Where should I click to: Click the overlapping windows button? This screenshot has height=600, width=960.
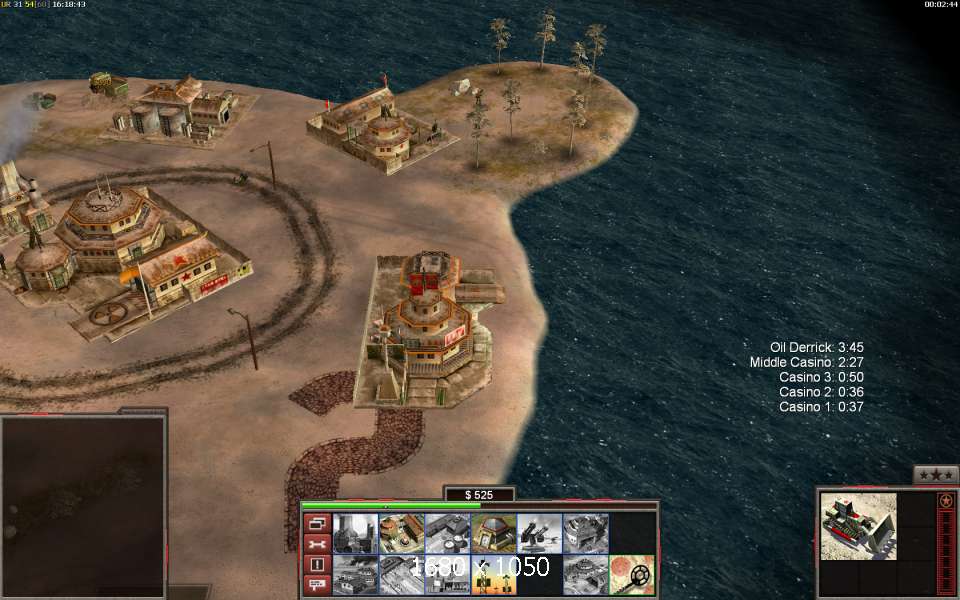click(x=316, y=523)
